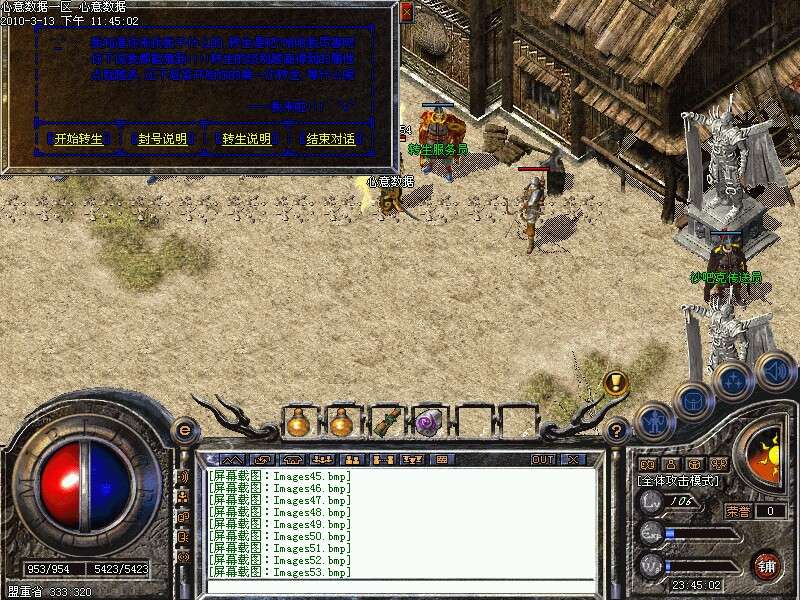Image resolution: width=800 pixels, height=600 pixels.
Task: Click the gold exclamation mark notification
Action: click(615, 382)
